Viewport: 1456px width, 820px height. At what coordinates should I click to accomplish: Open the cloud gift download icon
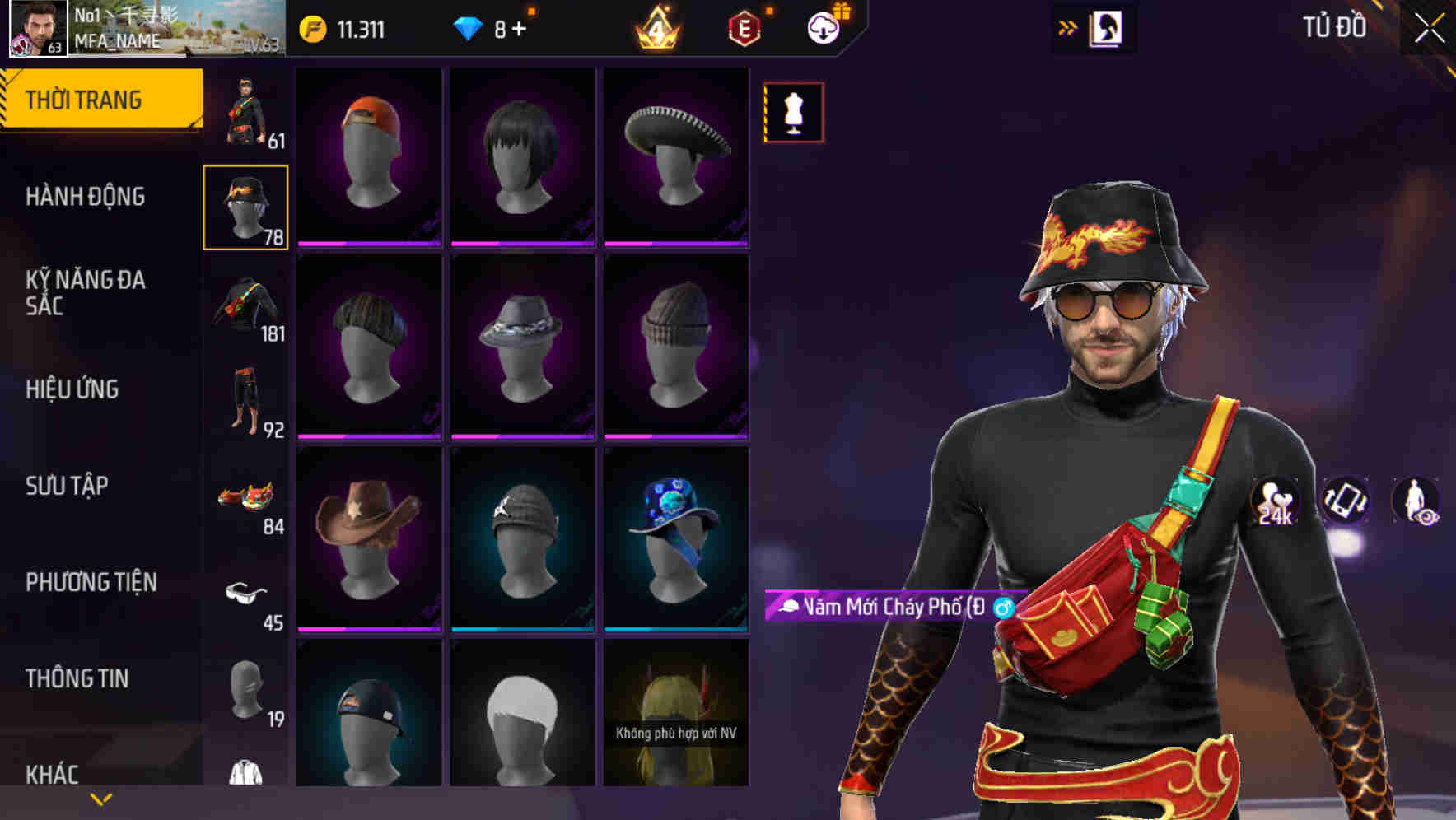822,27
